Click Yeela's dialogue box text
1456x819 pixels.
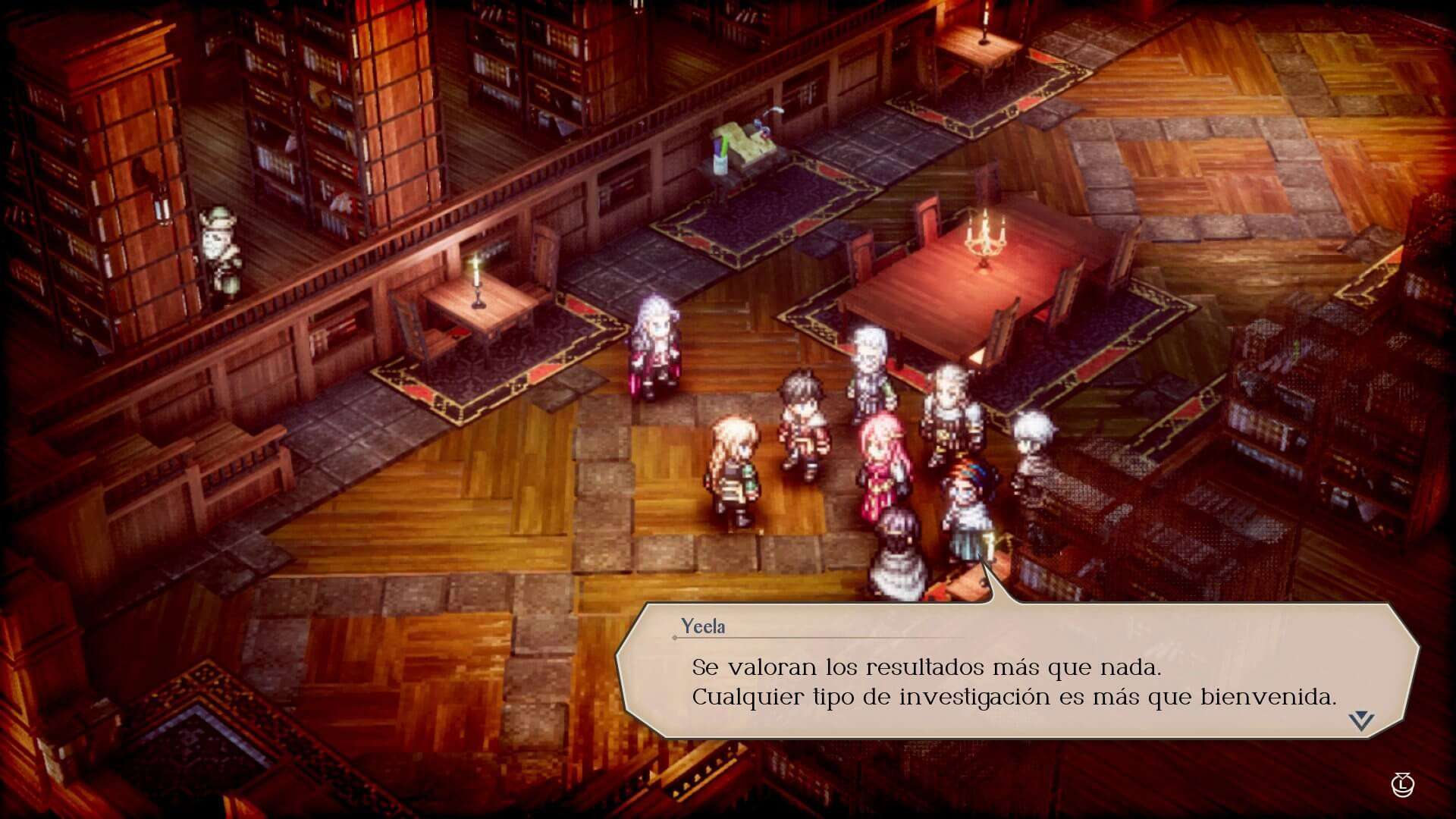[1013, 682]
